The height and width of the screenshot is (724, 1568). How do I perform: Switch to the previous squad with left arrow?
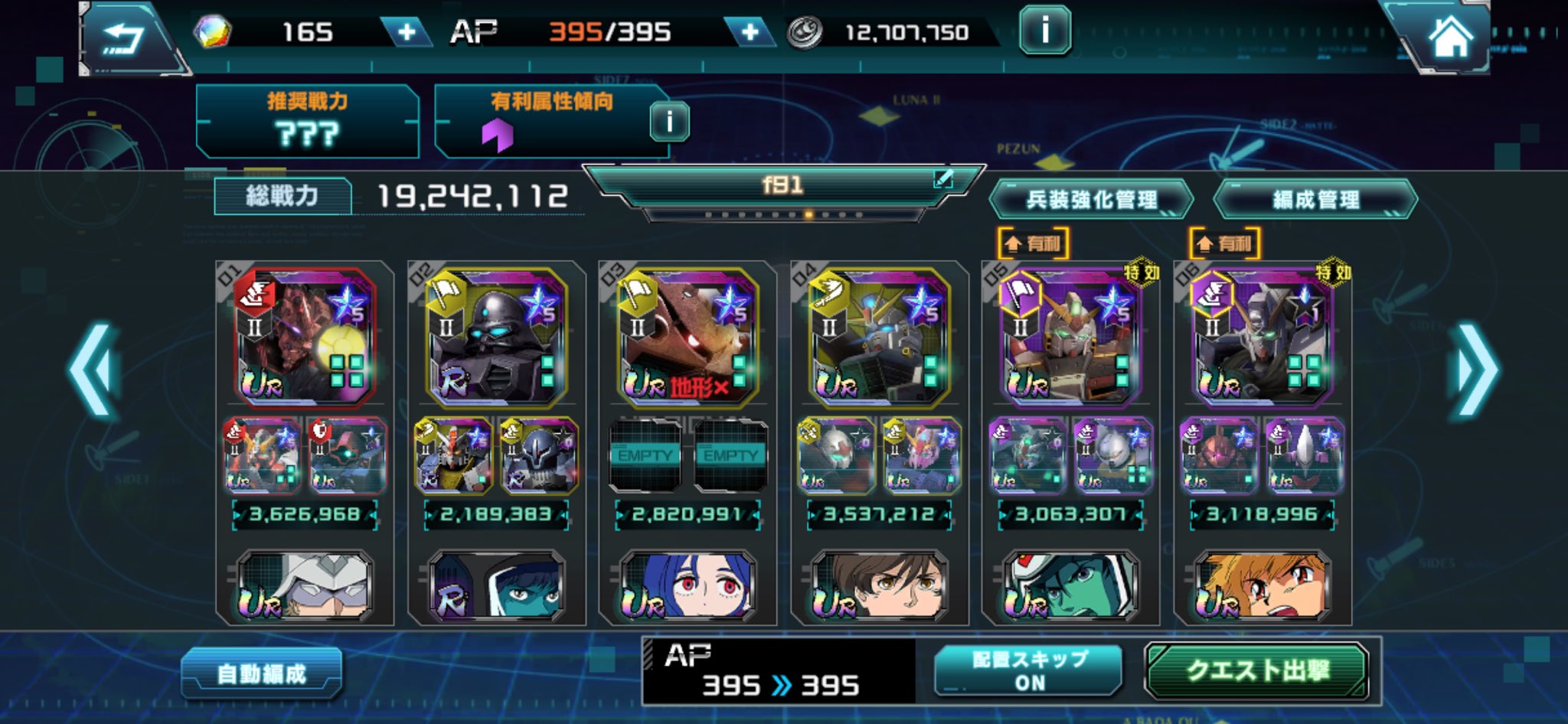(93, 370)
